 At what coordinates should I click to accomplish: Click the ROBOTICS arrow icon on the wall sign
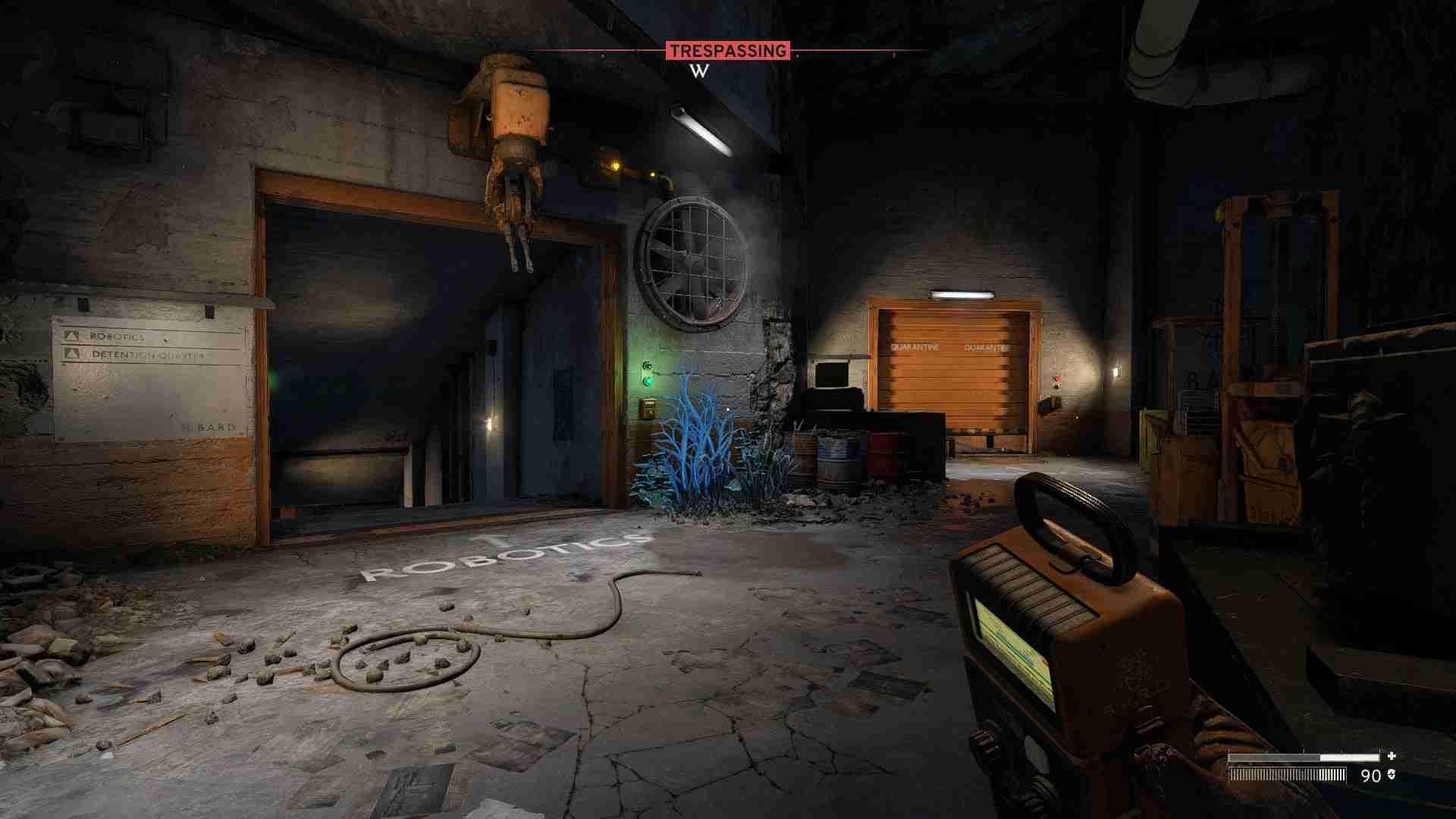point(72,336)
